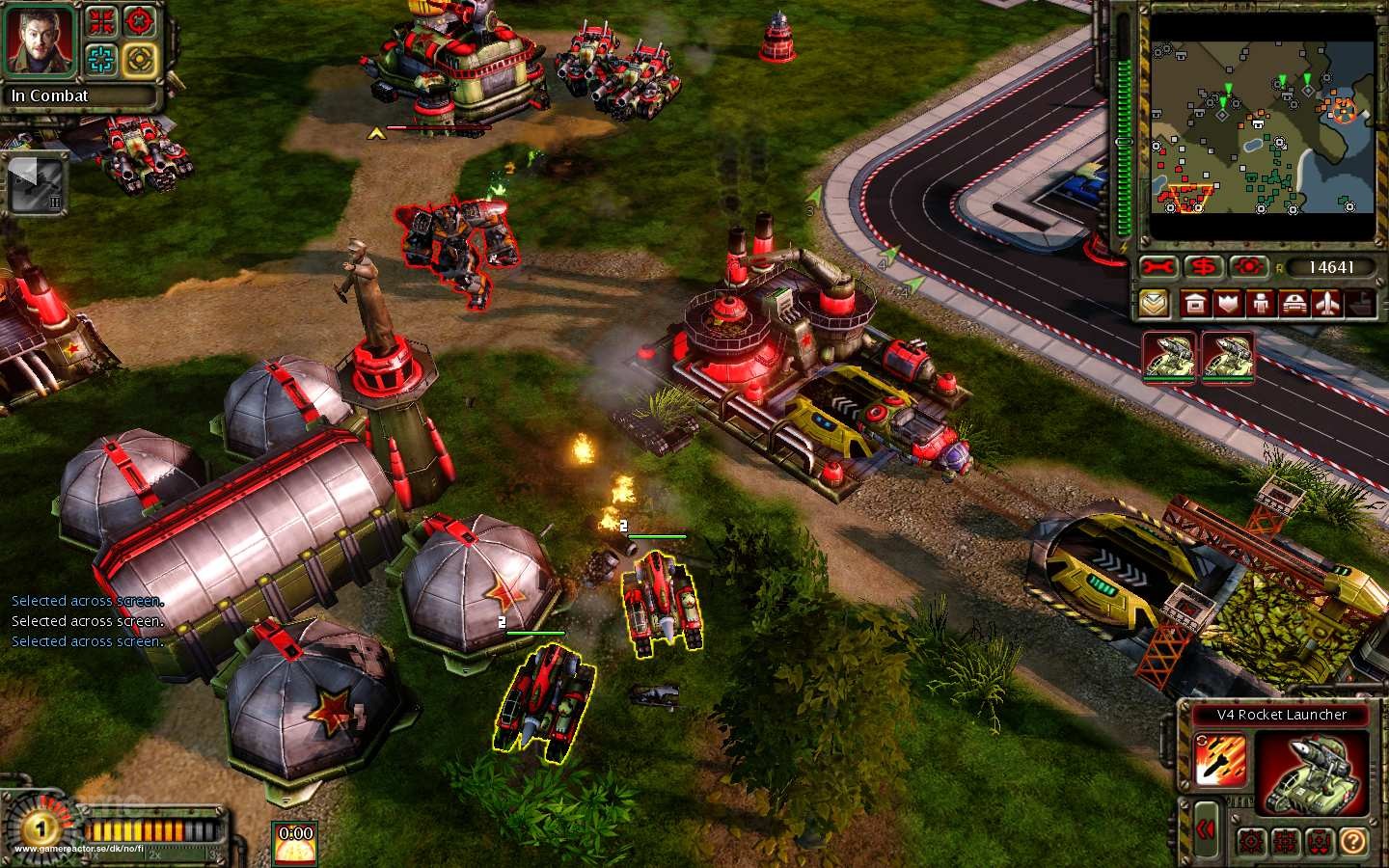The width and height of the screenshot is (1389, 868).
Task: Open the naval production tab
Action: tap(1361, 303)
